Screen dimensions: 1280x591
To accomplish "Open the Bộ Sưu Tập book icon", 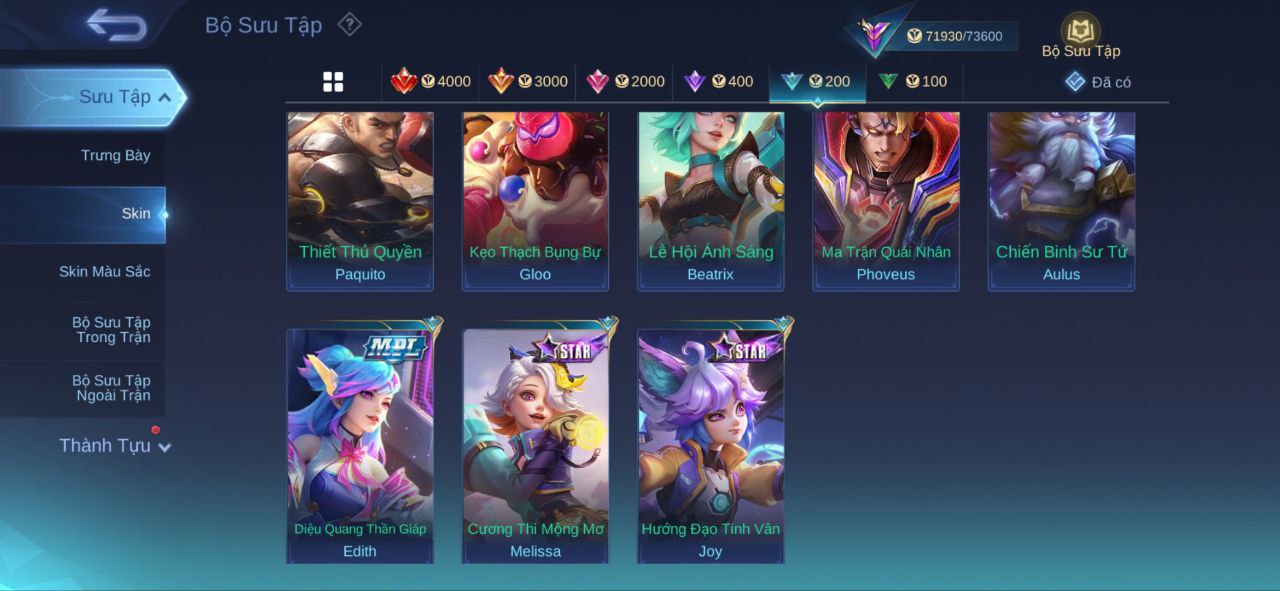I will [1080, 32].
